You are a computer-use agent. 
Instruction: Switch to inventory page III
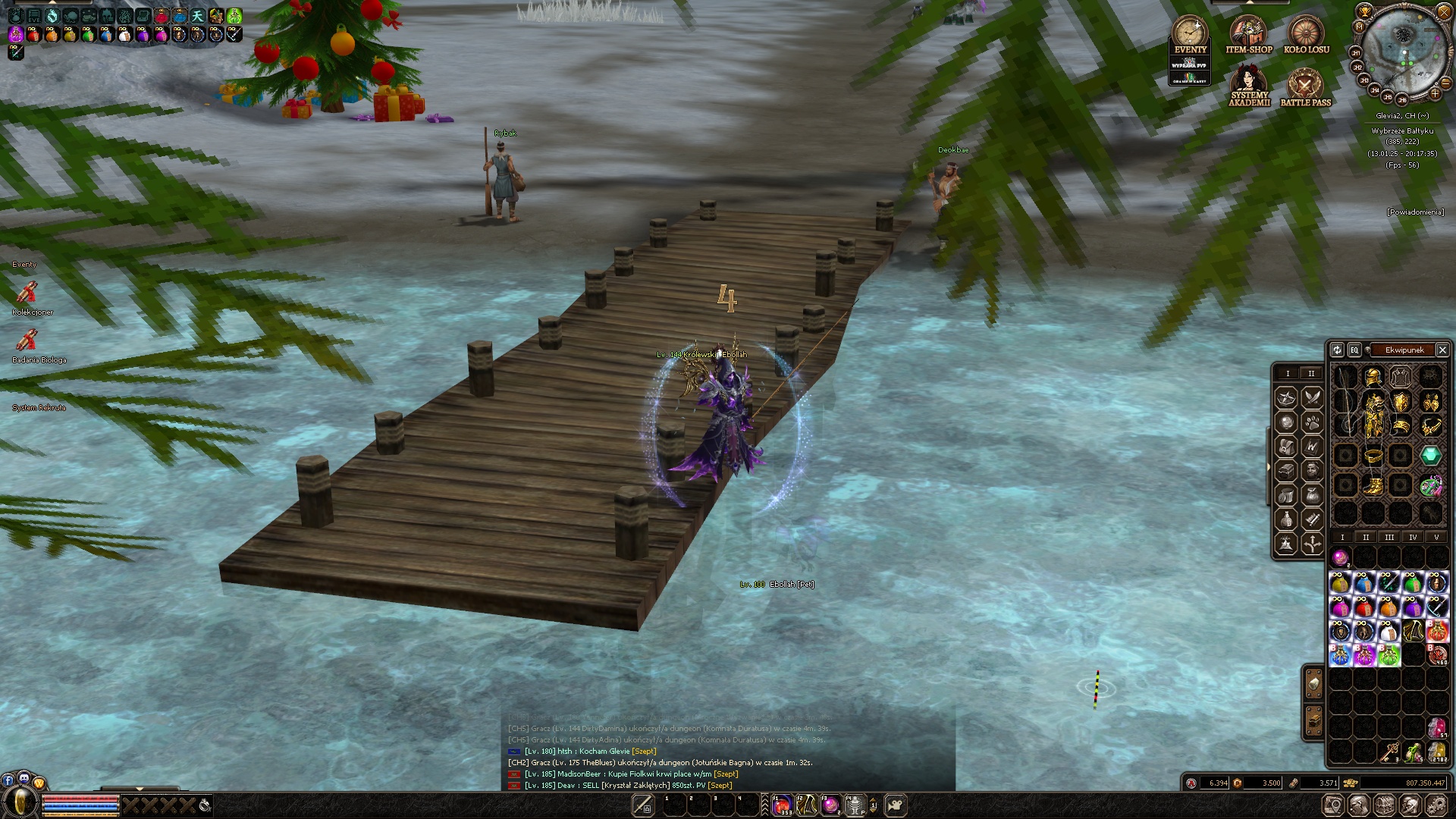(x=1389, y=537)
